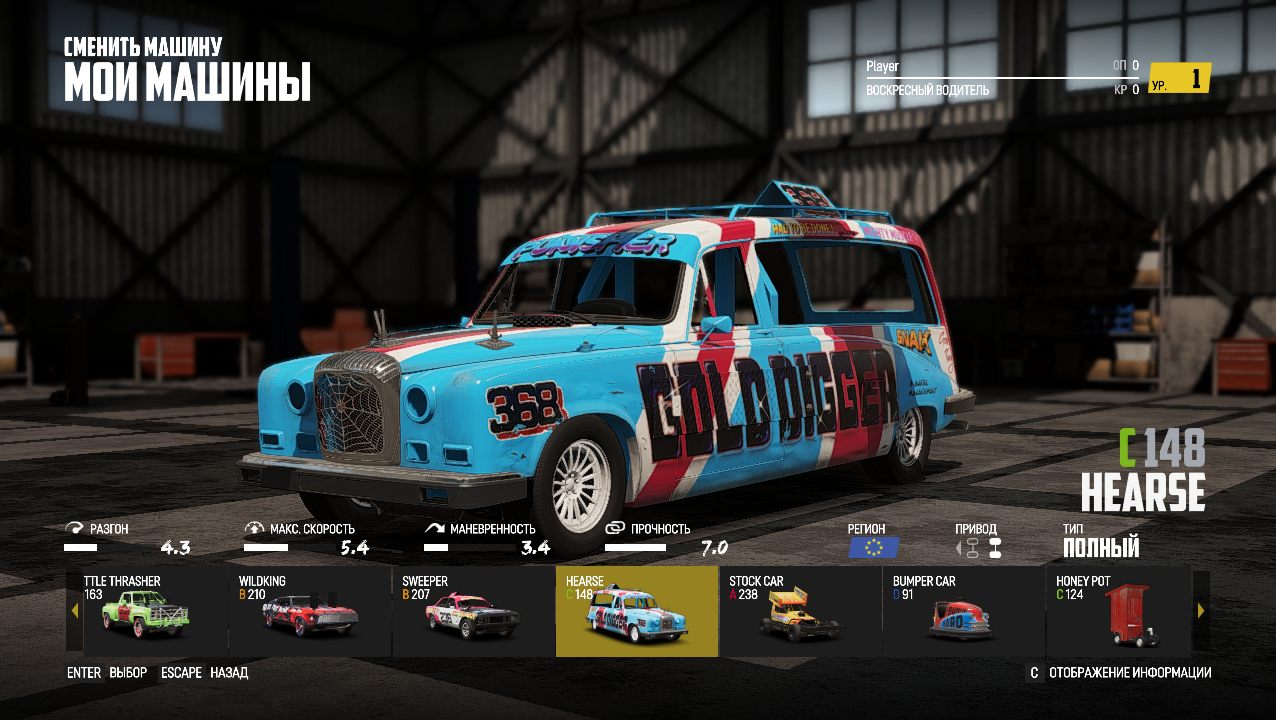
Task: Select the Battle Thrasher car tile
Action: 148,612
